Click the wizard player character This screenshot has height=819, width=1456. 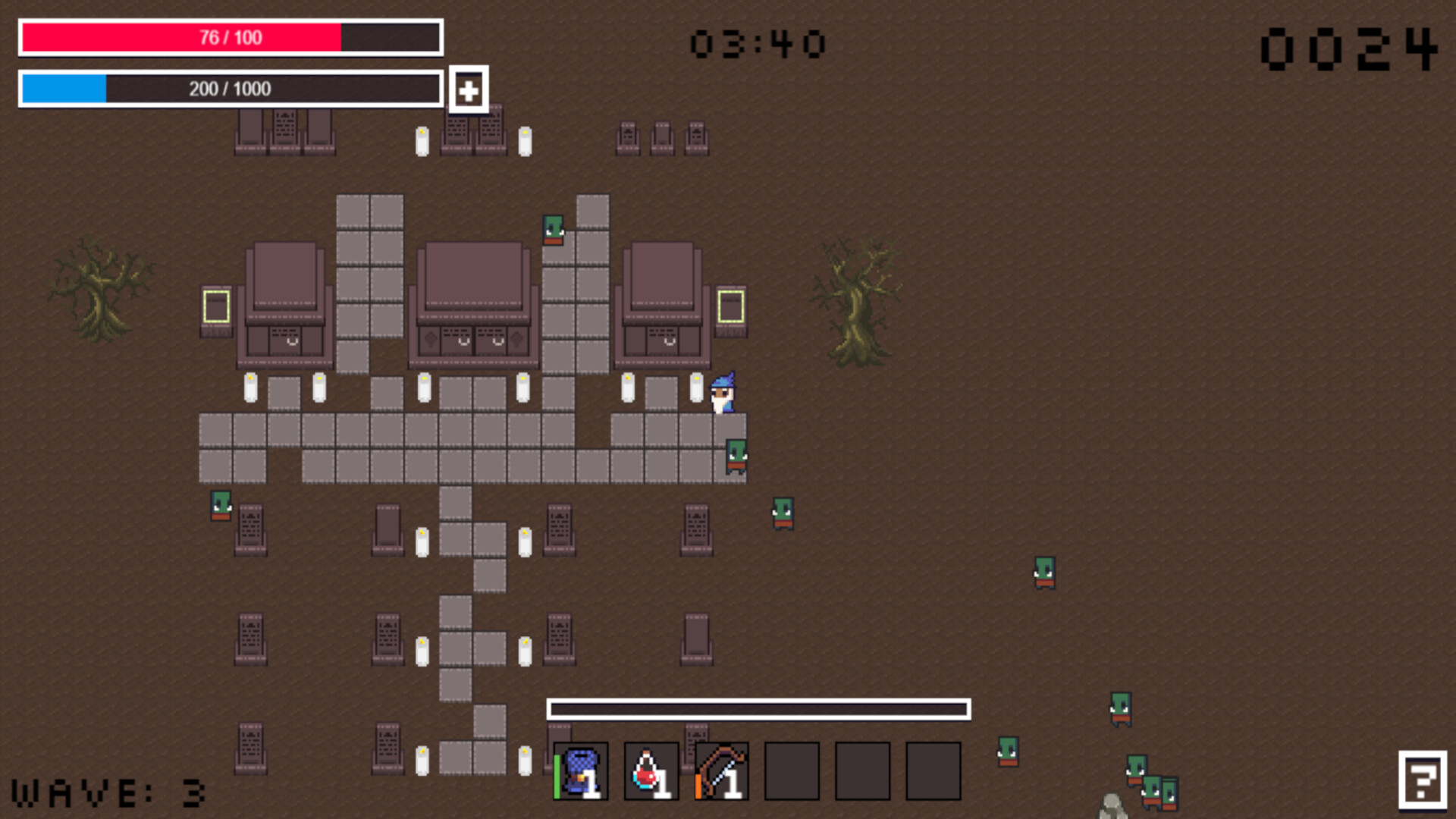click(x=723, y=394)
